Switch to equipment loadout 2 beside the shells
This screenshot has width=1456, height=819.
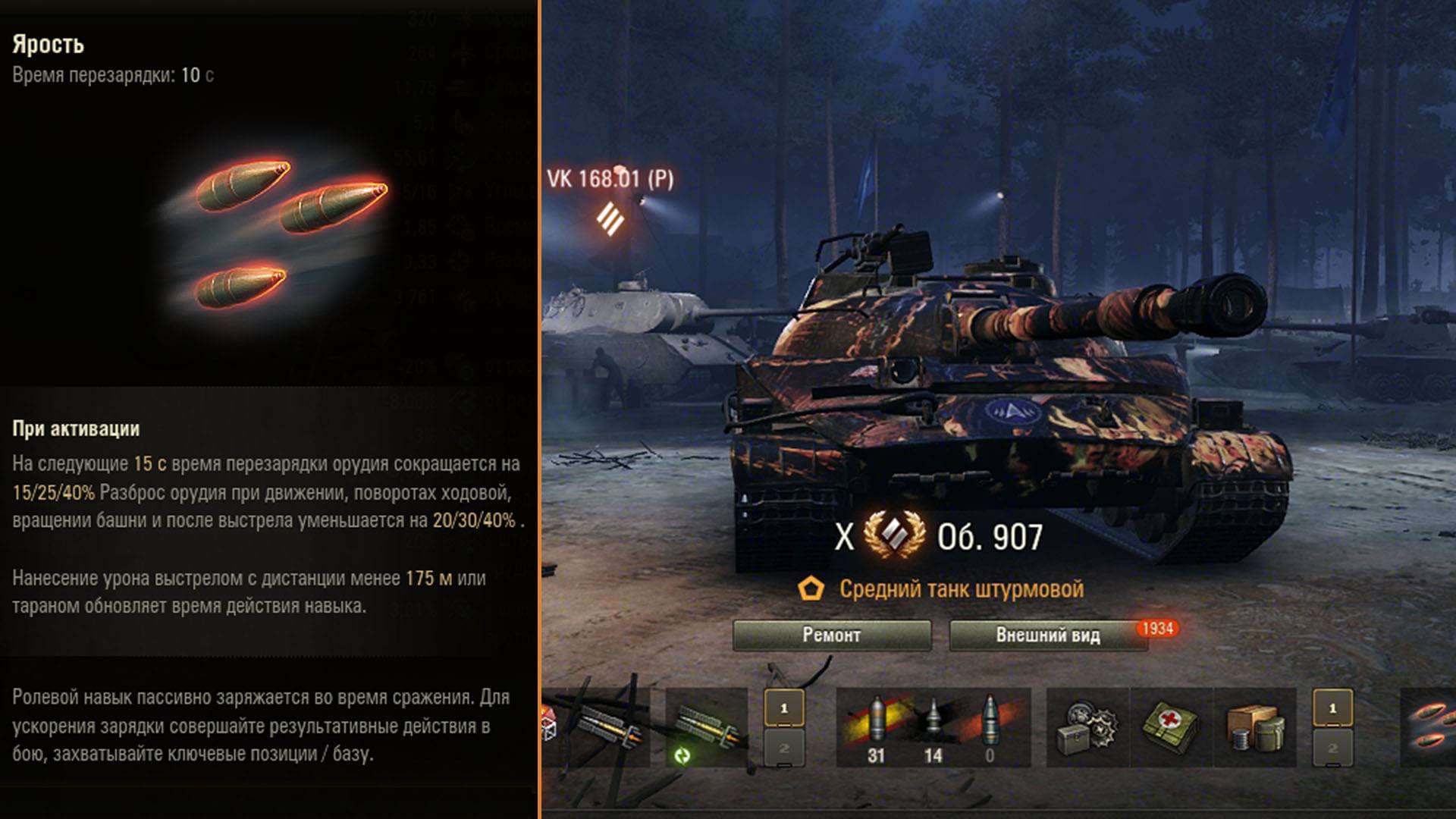pyautogui.click(x=784, y=748)
